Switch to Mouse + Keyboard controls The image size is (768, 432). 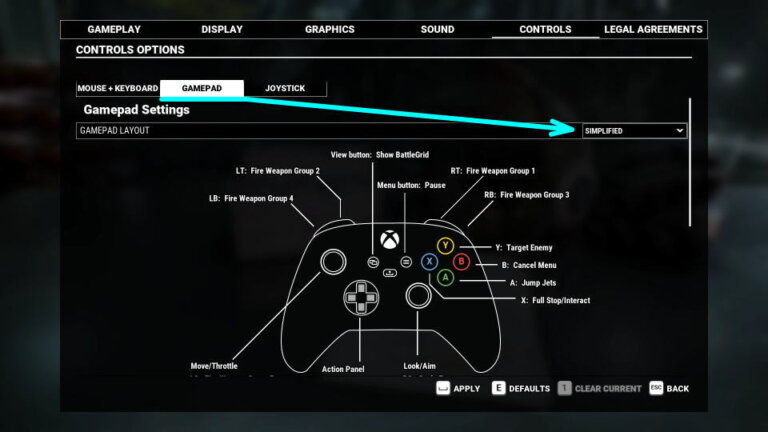[118, 89]
